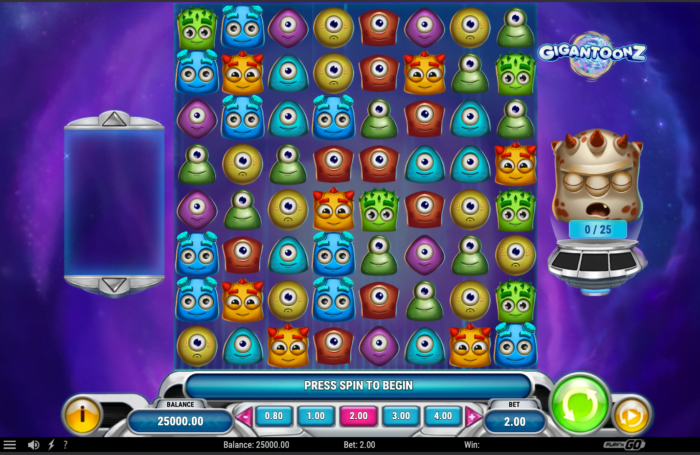This screenshot has width=700, height=455.
Task: Show the paytable info
Action: (82, 414)
